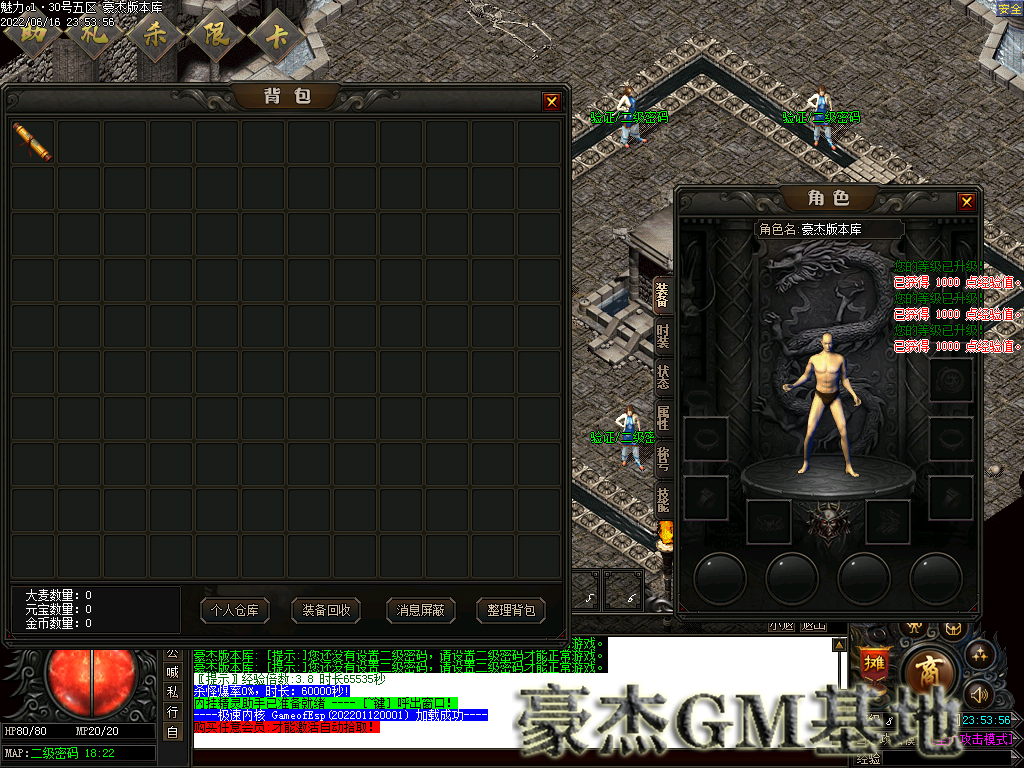
Task: Open the 状态 status tab
Action: click(663, 376)
